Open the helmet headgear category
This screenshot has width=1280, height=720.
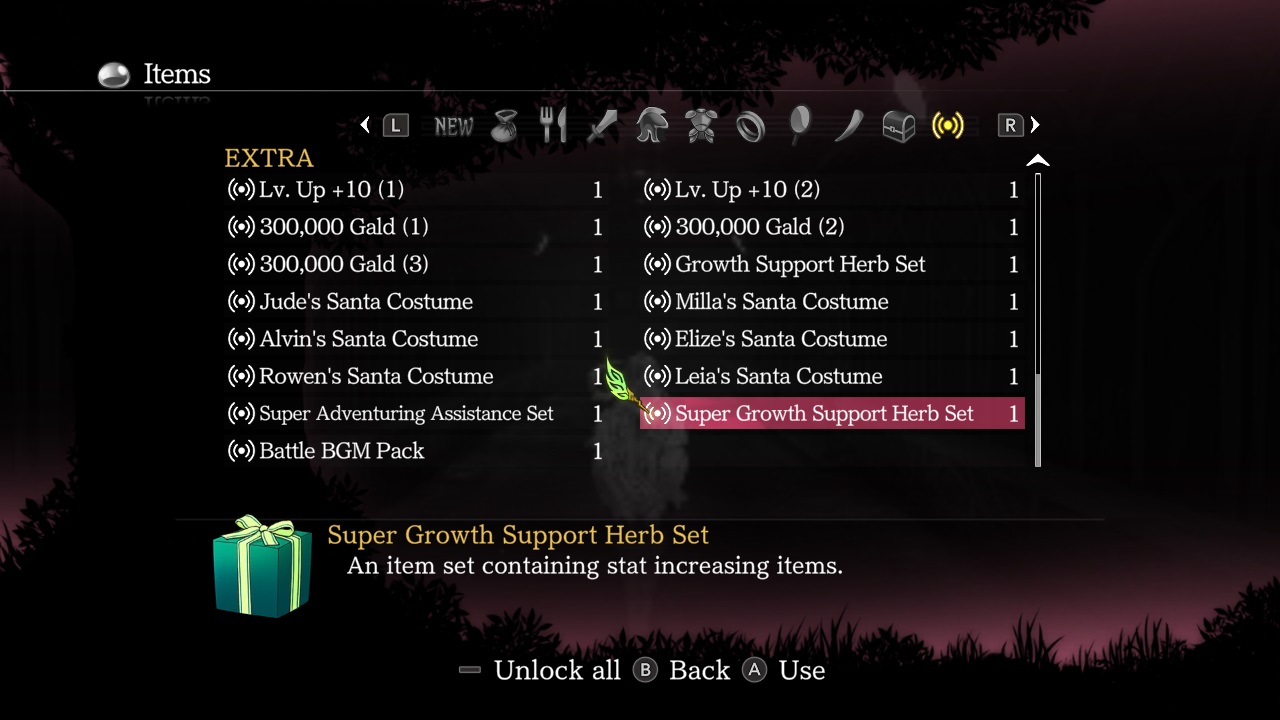tap(651, 125)
